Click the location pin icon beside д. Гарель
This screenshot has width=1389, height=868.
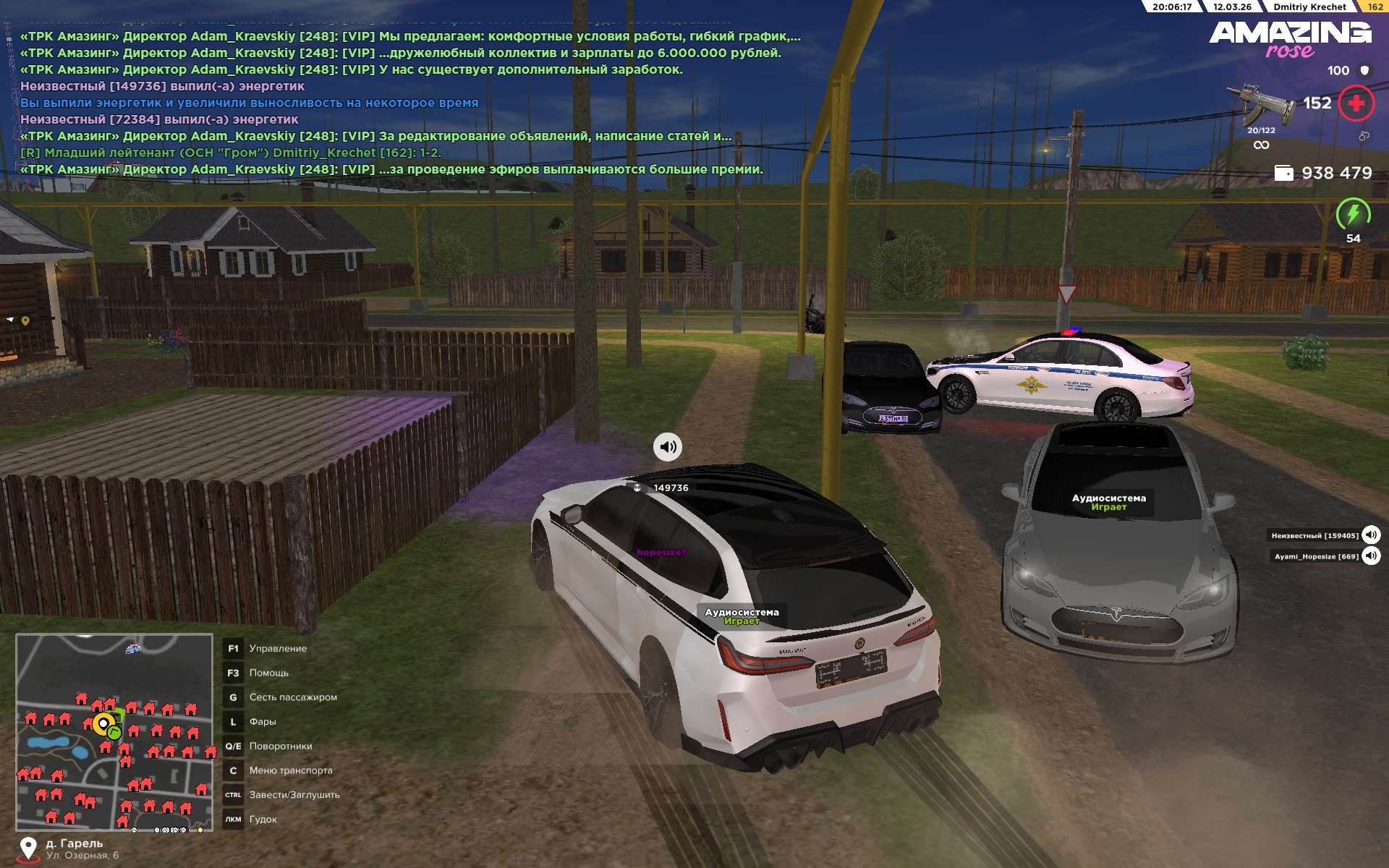28,848
